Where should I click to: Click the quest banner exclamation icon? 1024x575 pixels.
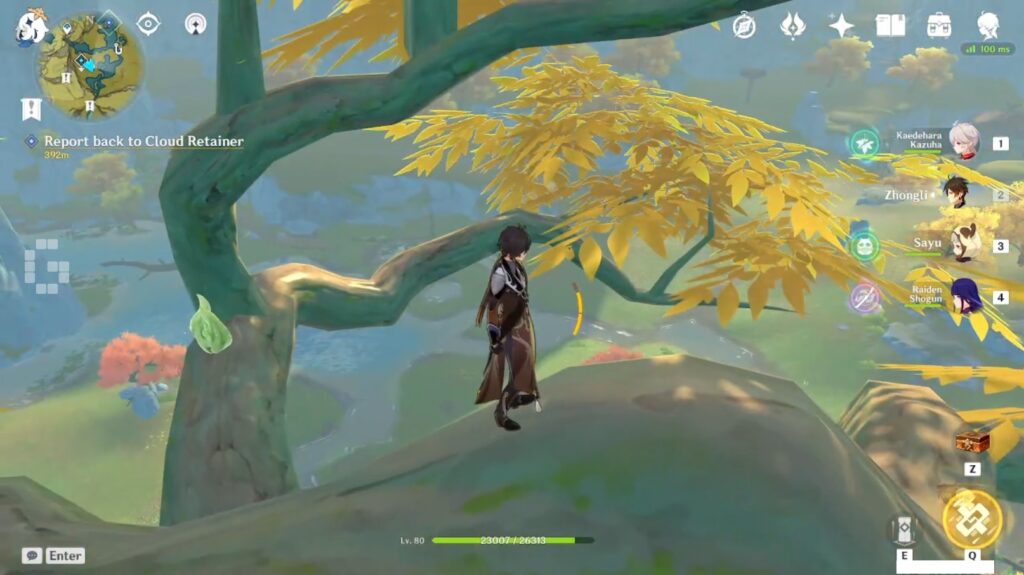click(31, 108)
